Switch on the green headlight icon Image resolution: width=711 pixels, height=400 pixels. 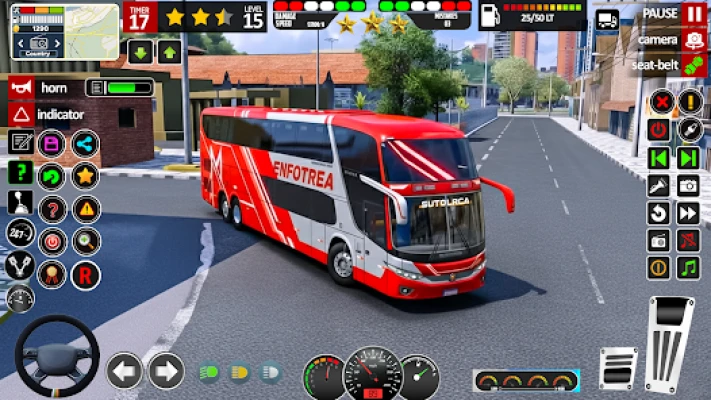209,372
